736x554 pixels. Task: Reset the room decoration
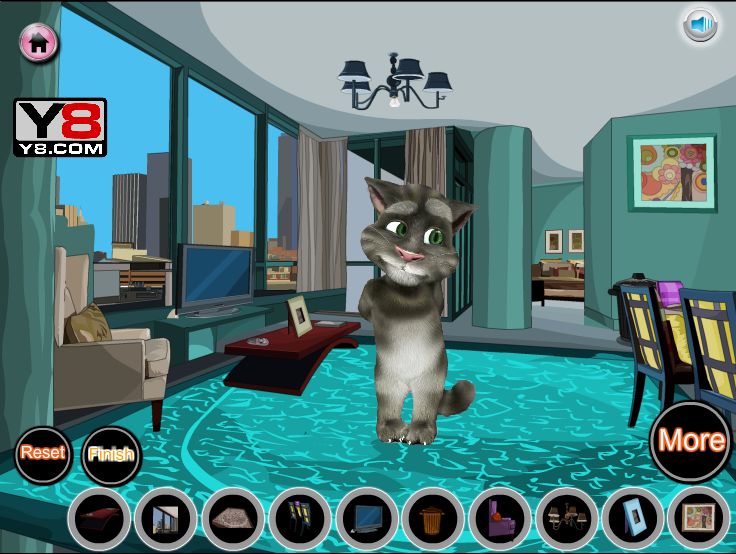[x=43, y=452]
